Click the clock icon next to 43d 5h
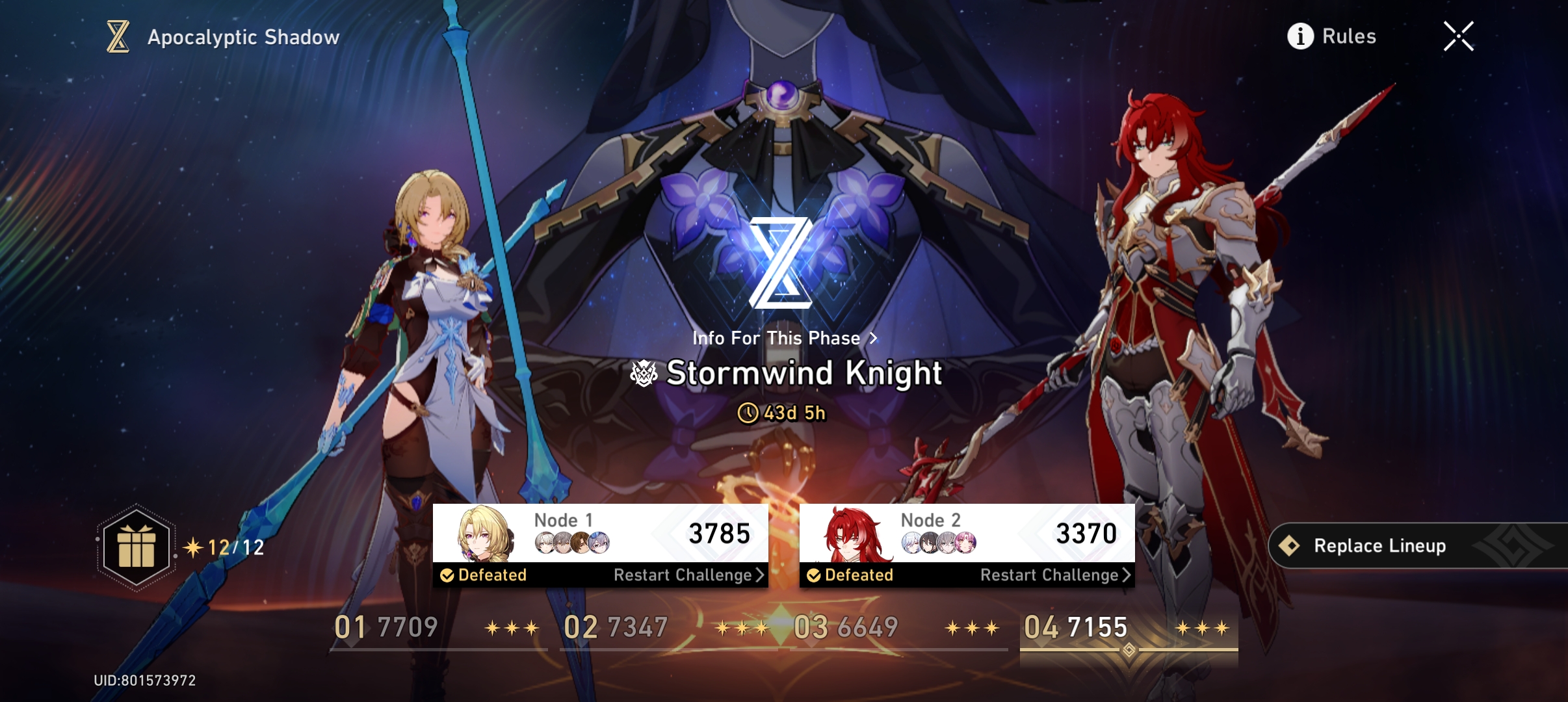This screenshot has width=1568, height=702. [749, 414]
